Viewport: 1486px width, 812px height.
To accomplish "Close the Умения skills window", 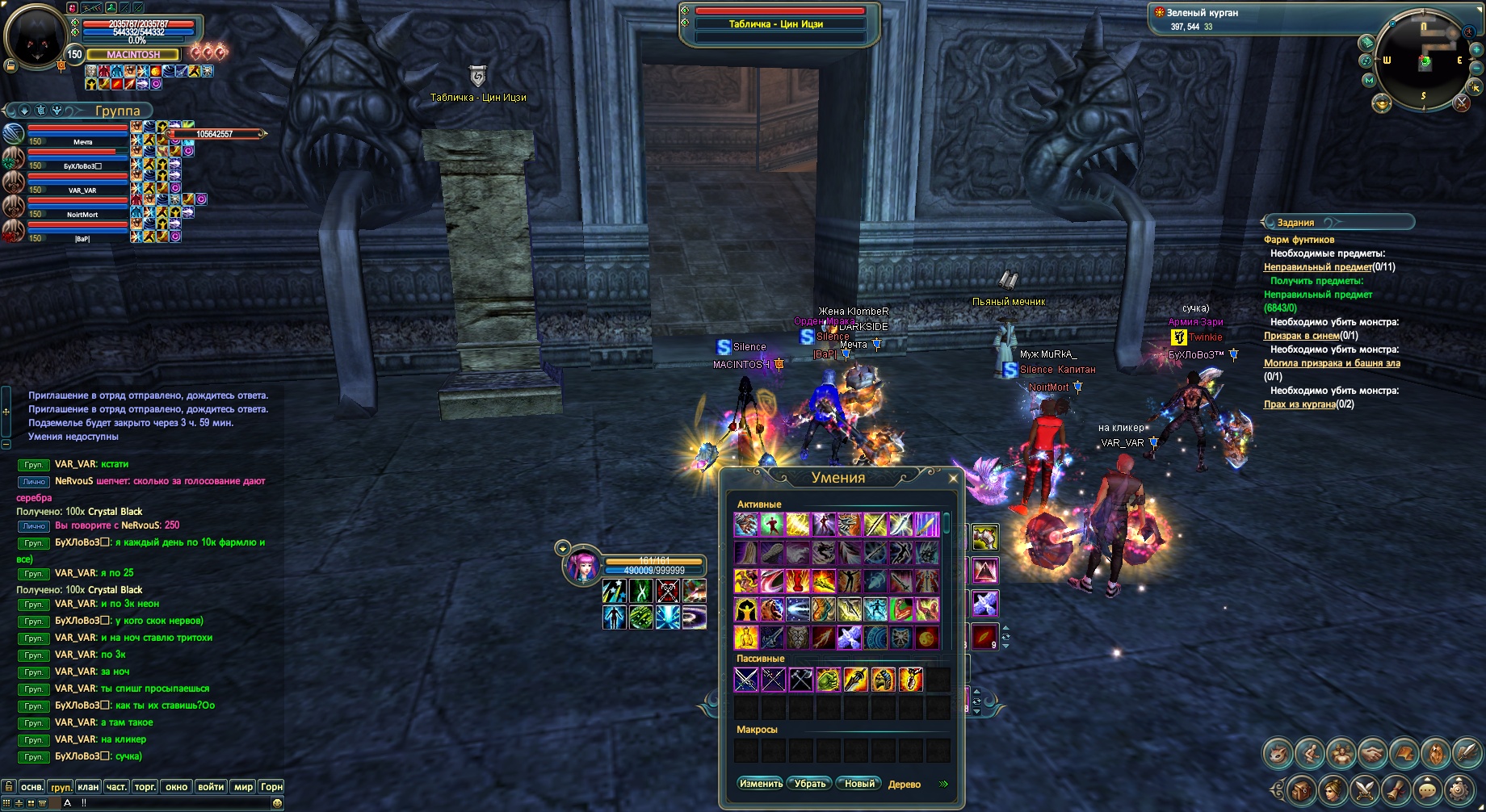I will coord(953,479).
